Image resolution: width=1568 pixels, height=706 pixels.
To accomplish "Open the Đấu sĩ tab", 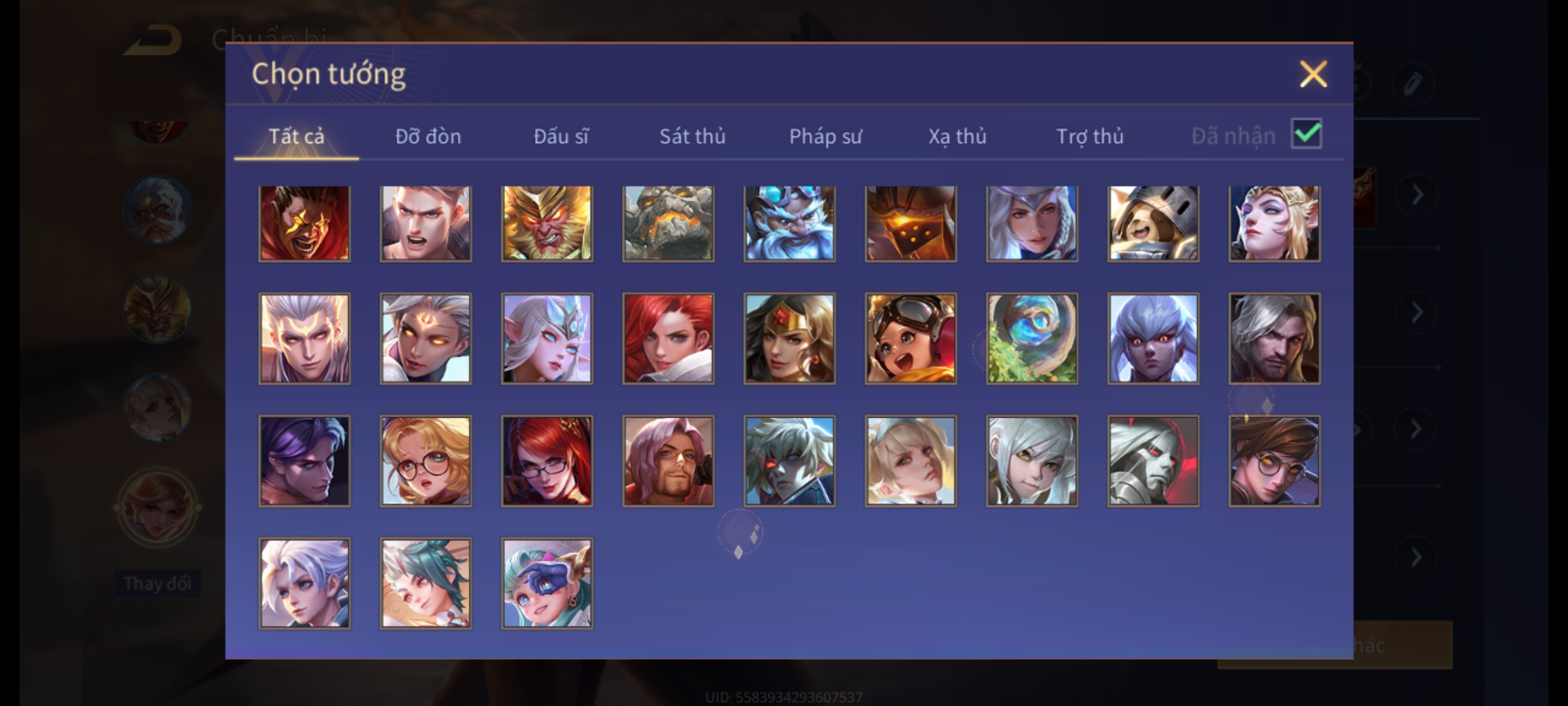I will point(561,136).
